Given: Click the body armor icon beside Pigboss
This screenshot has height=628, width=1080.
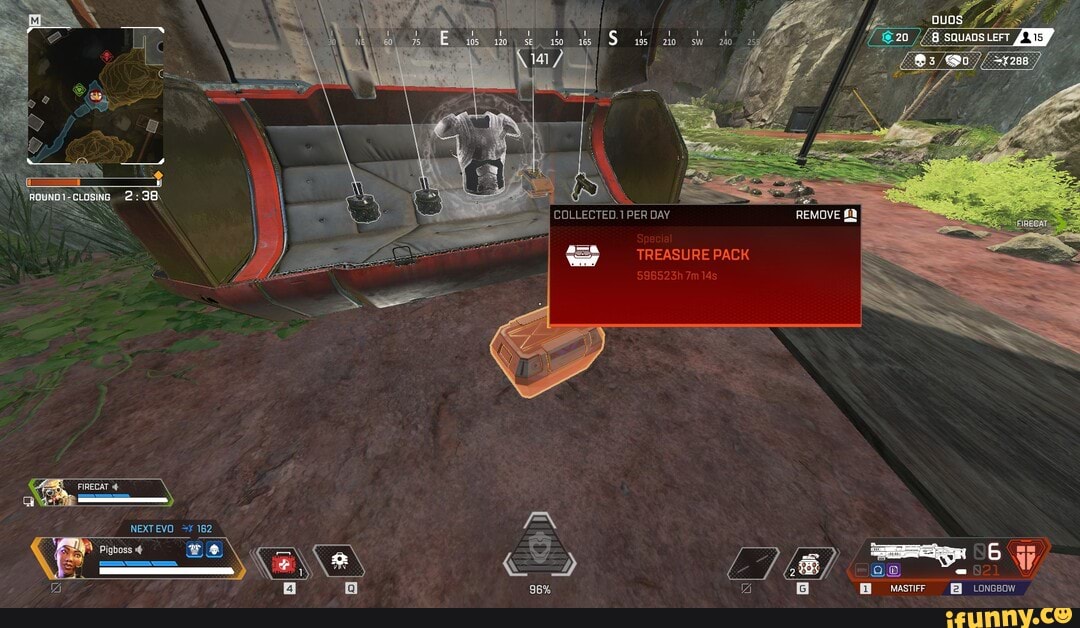Looking at the screenshot, I should 194,549.
